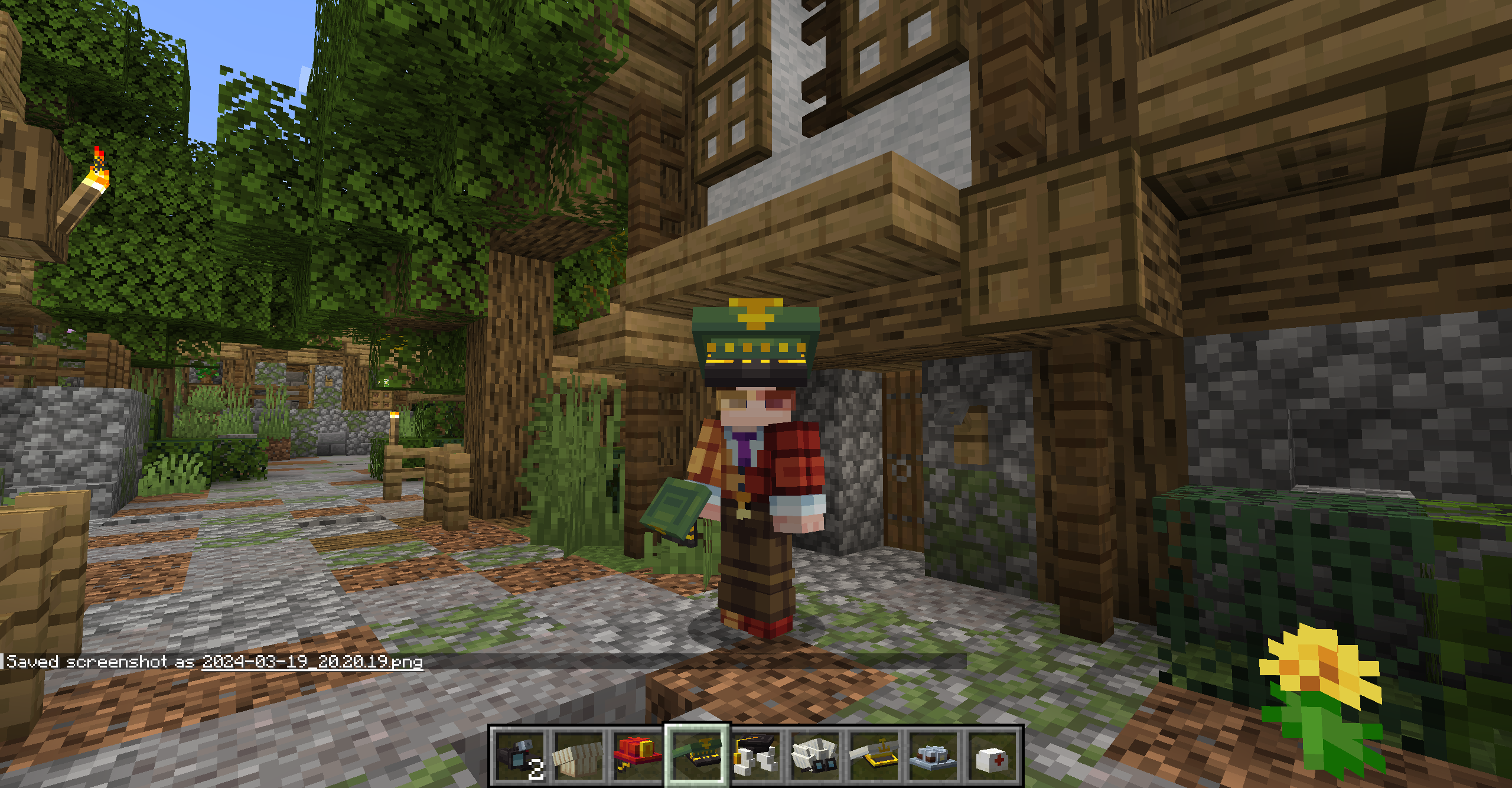Viewport: 1512px width, 788px height.
Task: Click the item count '2' on camera slot
Action: [537, 769]
